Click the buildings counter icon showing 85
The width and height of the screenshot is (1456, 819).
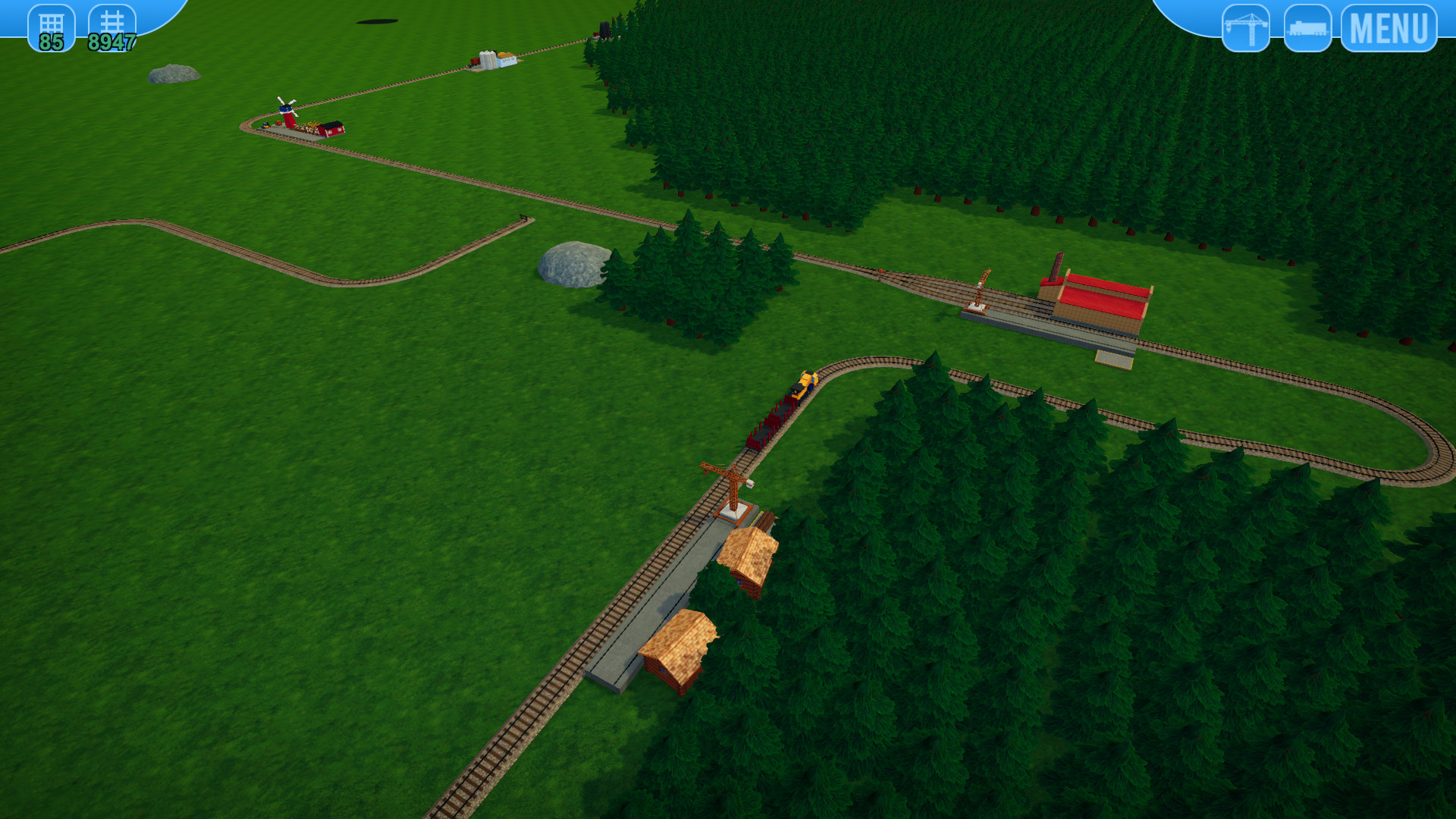coord(50,27)
